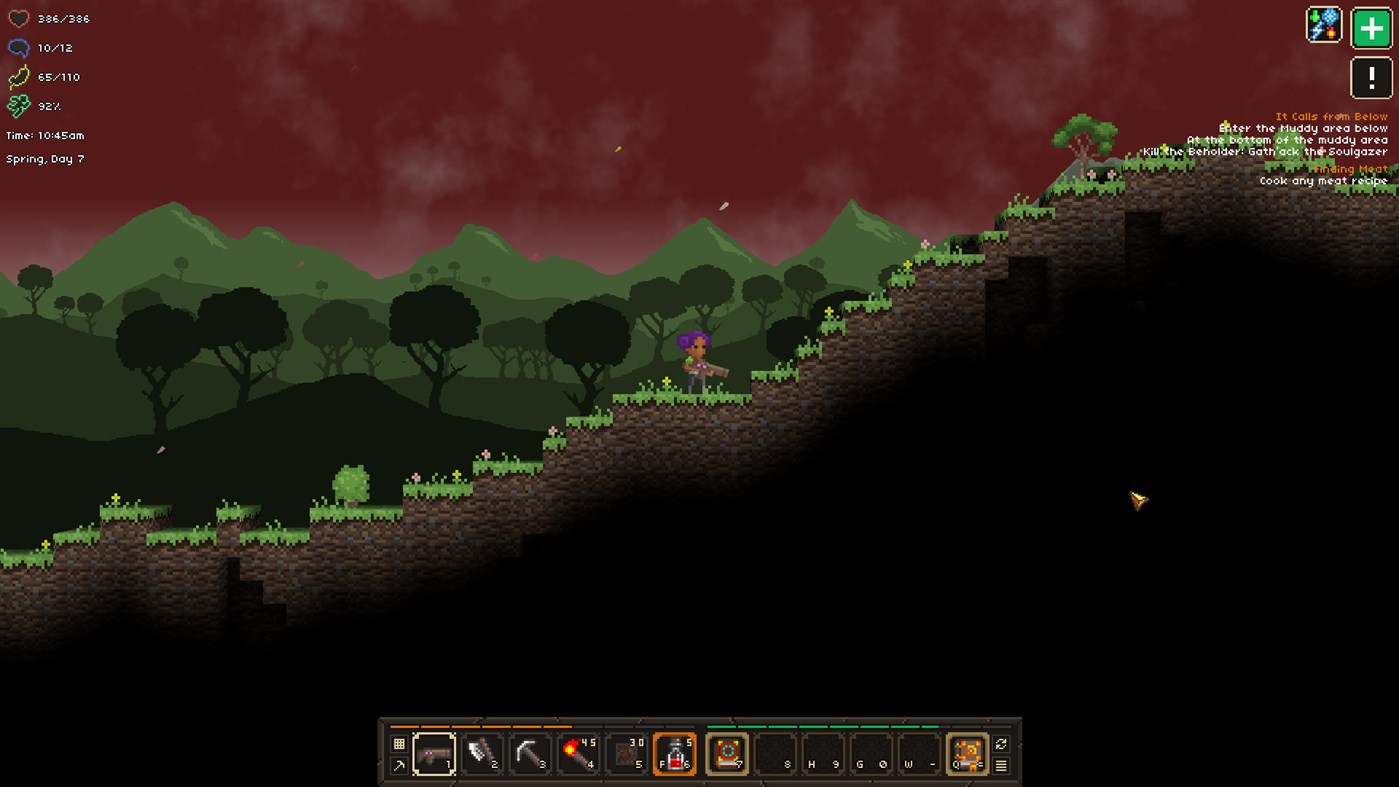The image size is (1399, 787).
Task: Click the diagonal arrow icon below the inventory grid
Action: [x=397, y=763]
